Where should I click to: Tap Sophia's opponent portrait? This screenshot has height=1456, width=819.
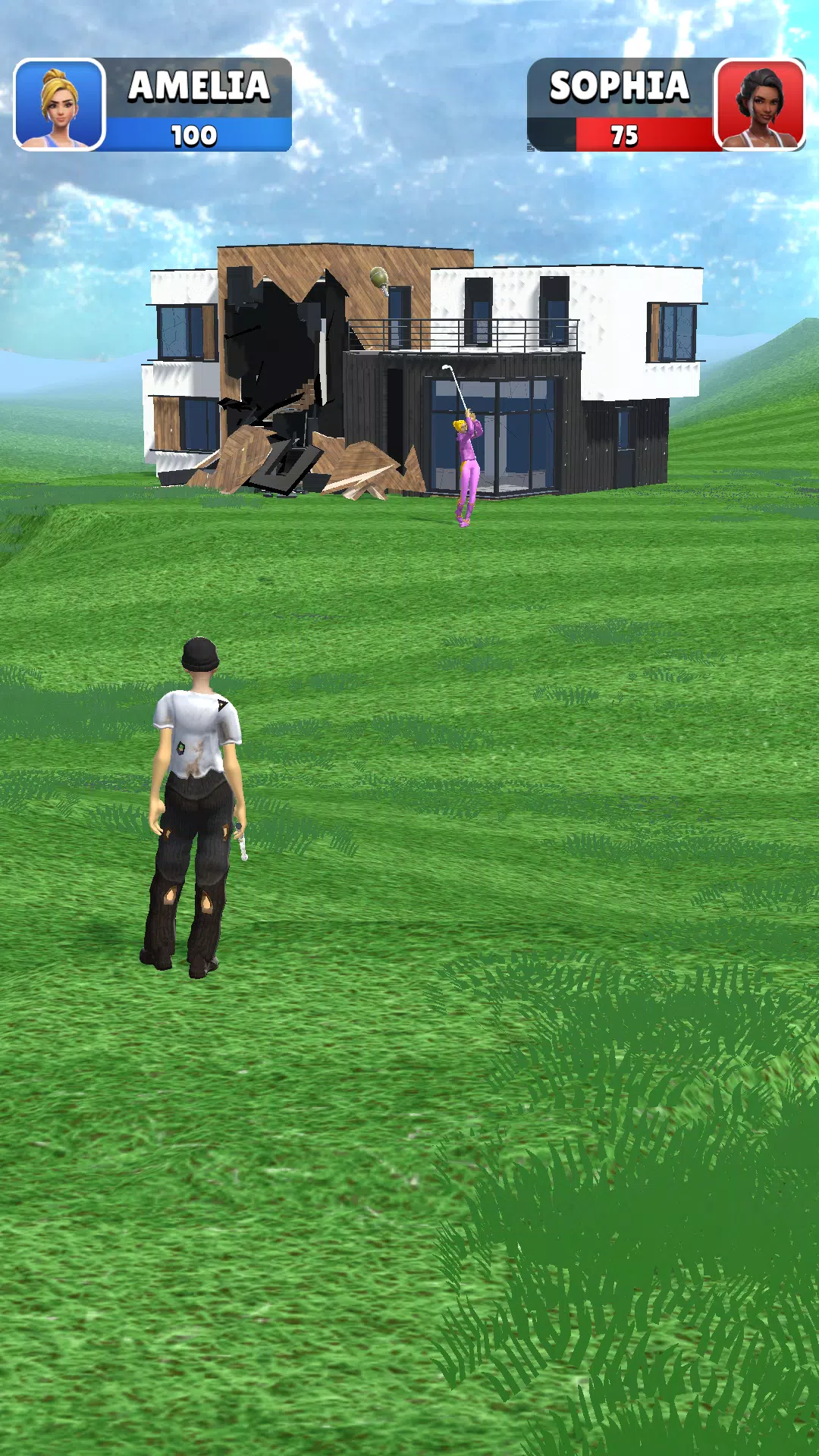pyautogui.click(x=760, y=104)
